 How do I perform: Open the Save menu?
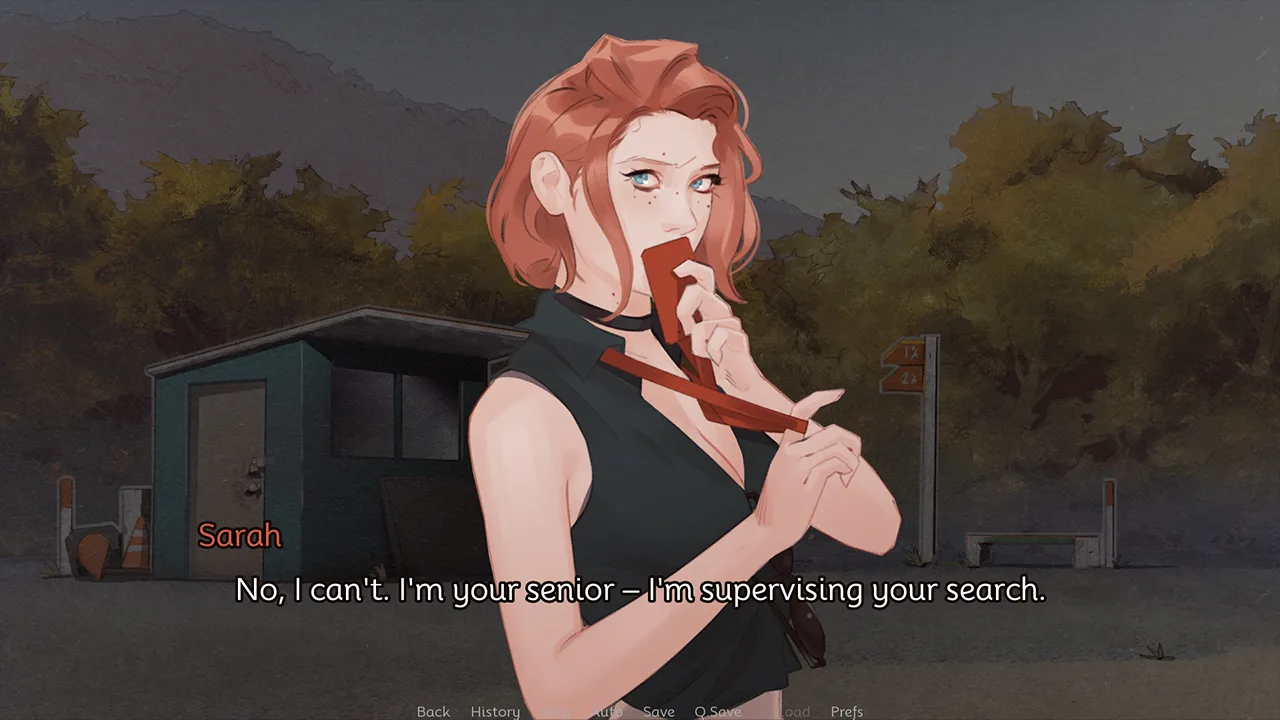(658, 711)
